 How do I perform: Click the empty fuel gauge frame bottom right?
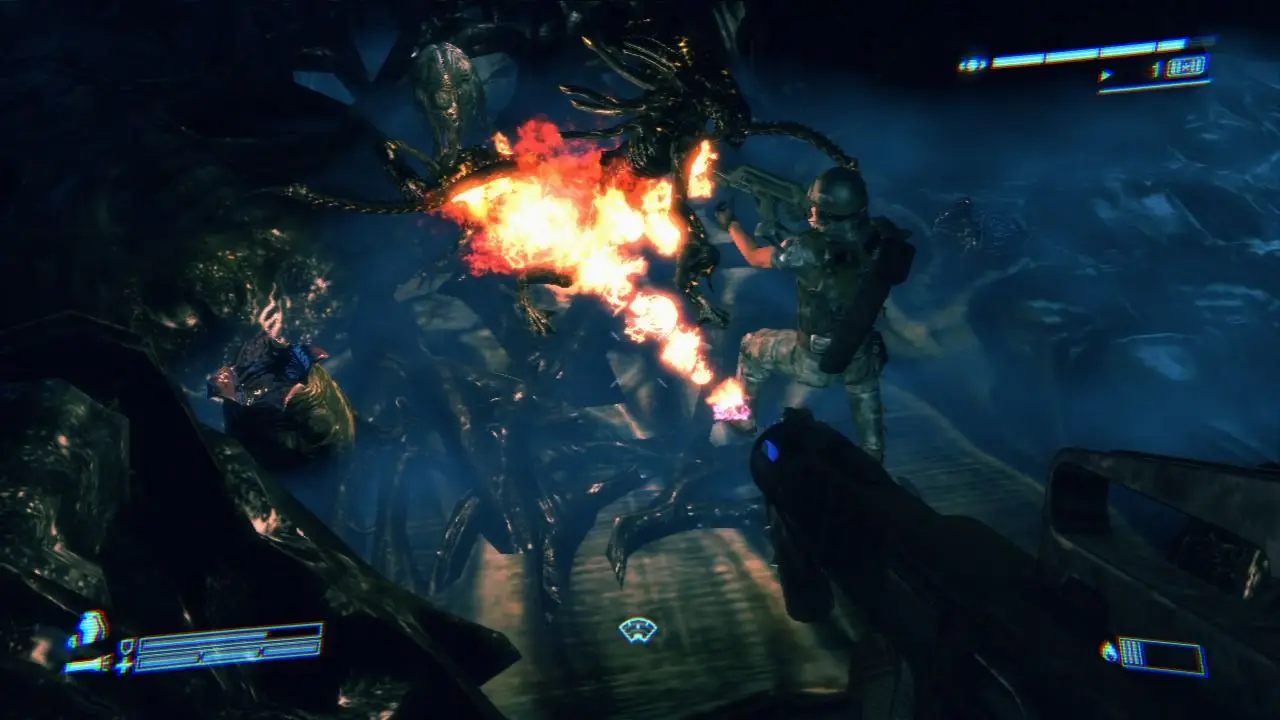[x=1172, y=656]
